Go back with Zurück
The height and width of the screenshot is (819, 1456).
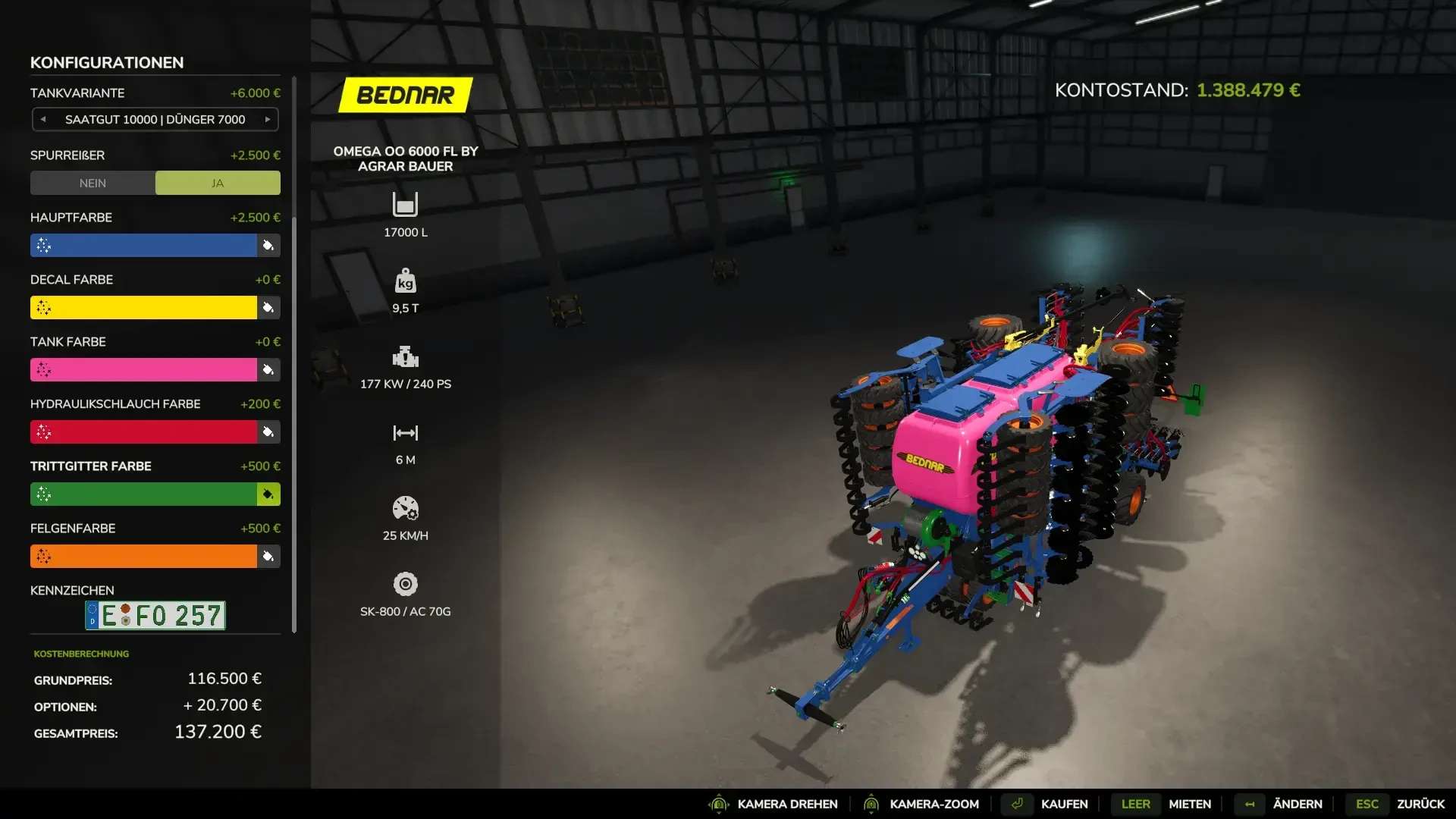(x=1420, y=804)
